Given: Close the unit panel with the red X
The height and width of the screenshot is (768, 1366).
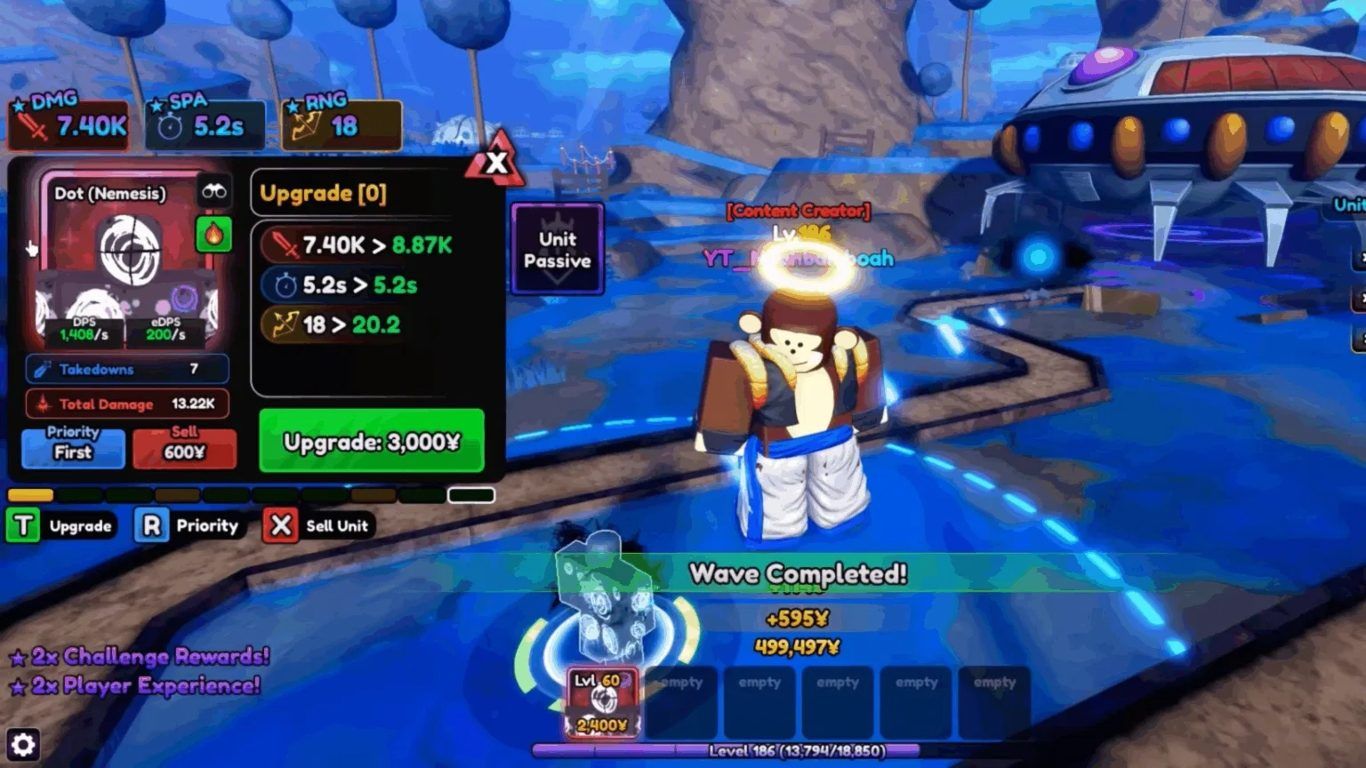Looking at the screenshot, I should point(495,163).
